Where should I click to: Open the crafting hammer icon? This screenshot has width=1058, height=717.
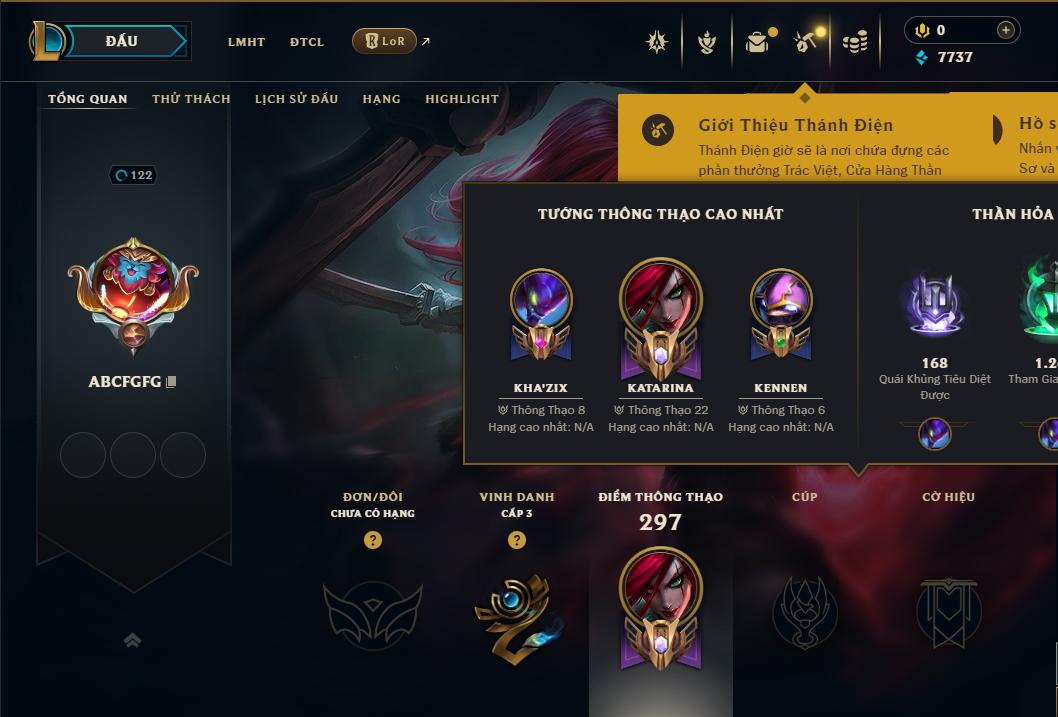coord(805,42)
